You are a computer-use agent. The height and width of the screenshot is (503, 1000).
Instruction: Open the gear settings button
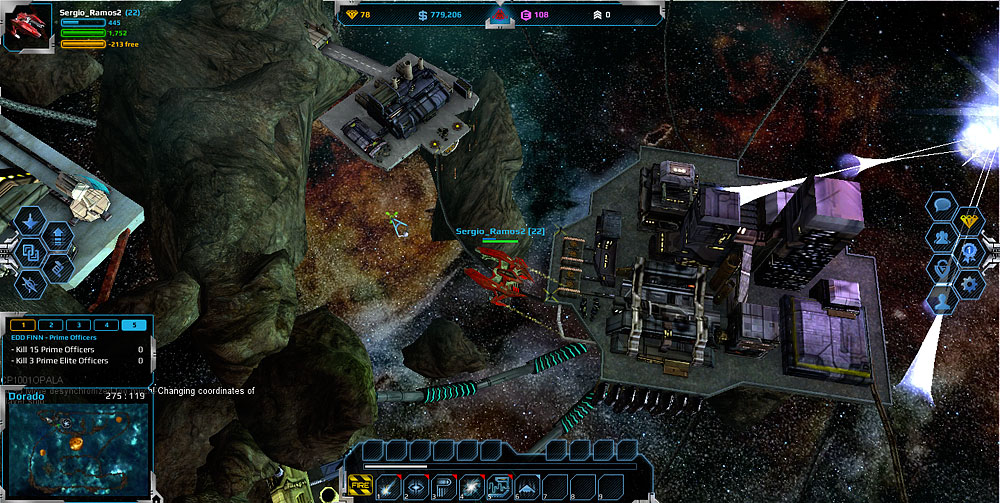[969, 284]
